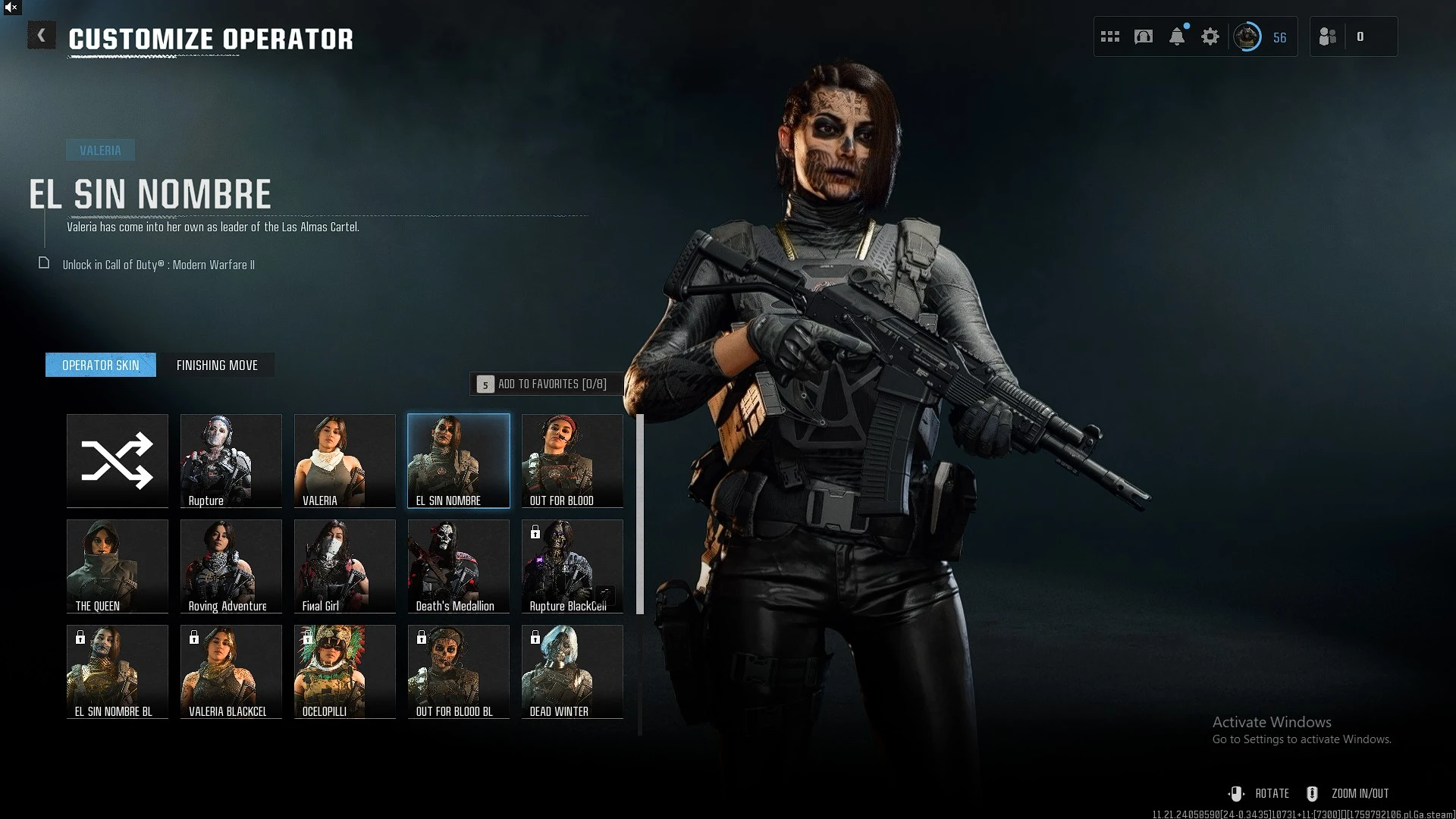Pick the default Valeria skin
This screenshot has width=1456, height=819.
click(x=345, y=460)
